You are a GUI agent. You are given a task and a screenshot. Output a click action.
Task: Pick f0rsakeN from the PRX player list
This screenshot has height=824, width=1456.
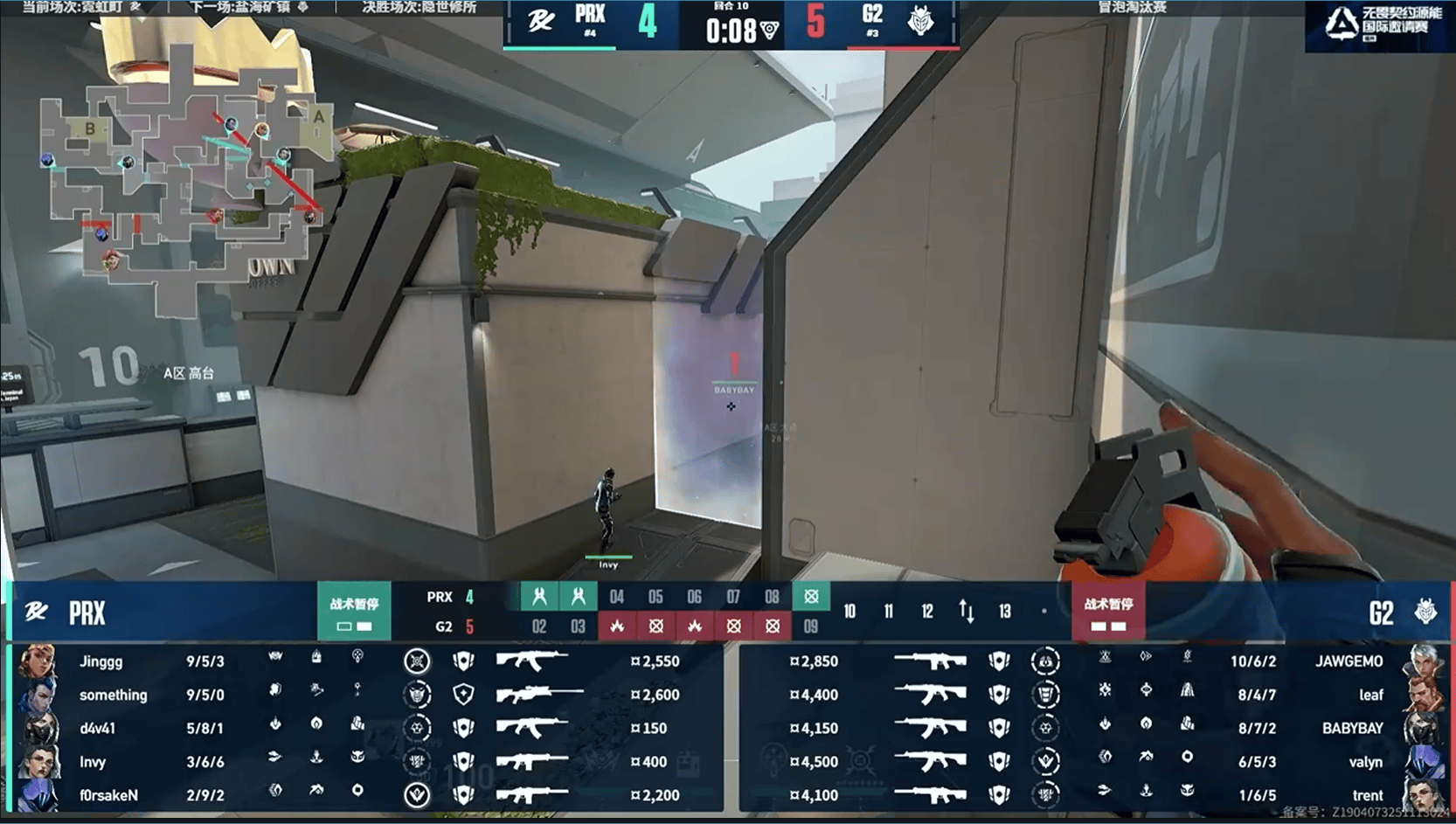coord(367,795)
